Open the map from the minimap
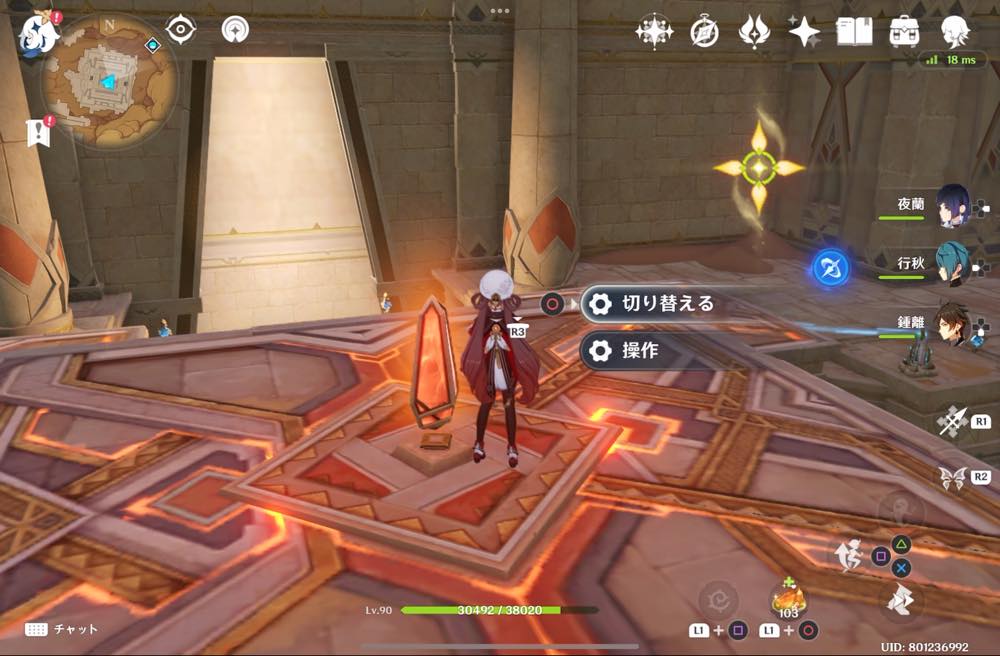Viewport: 1000px width, 656px height. 109,80
